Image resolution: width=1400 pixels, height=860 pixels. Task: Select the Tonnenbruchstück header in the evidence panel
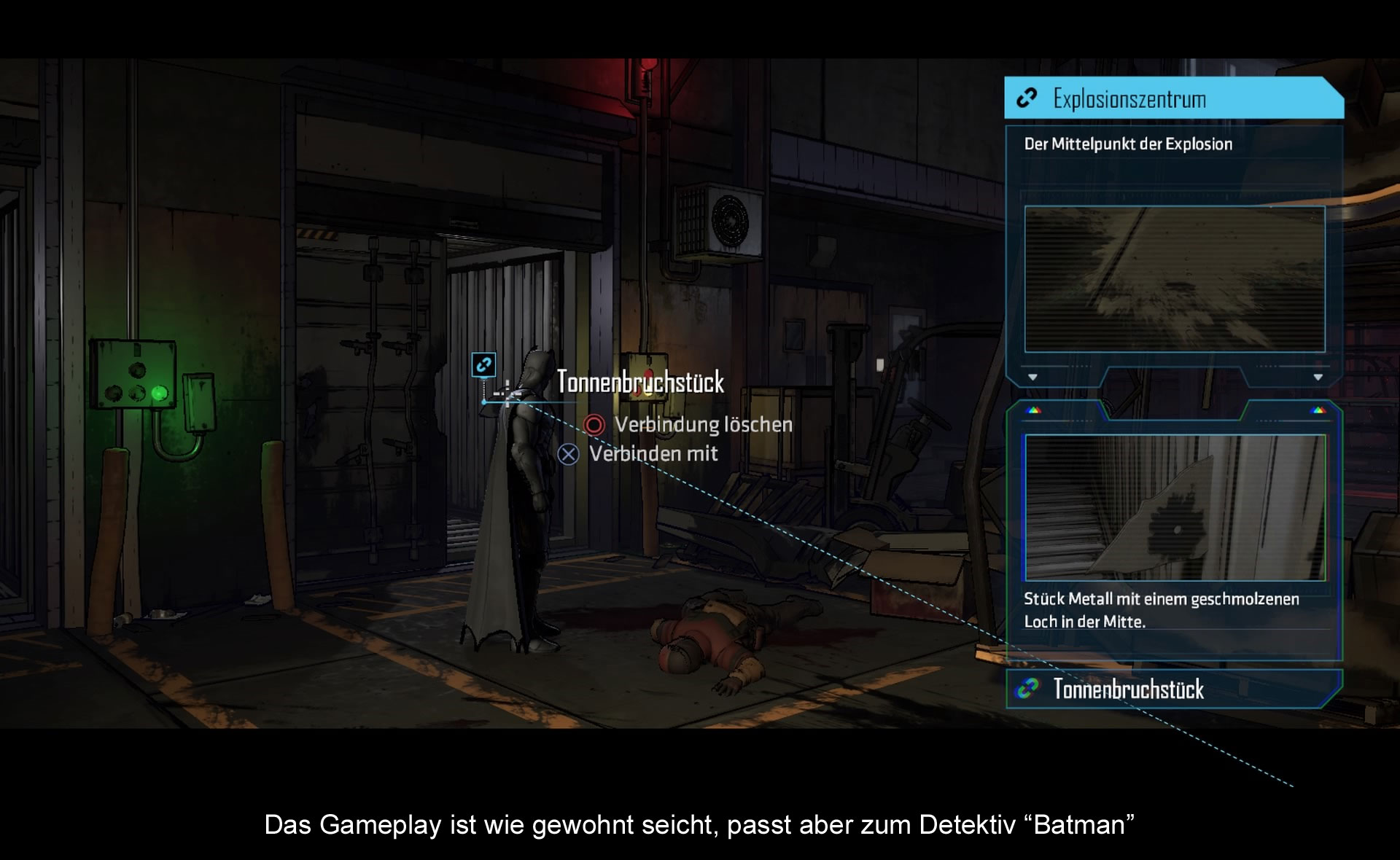click(x=1172, y=689)
